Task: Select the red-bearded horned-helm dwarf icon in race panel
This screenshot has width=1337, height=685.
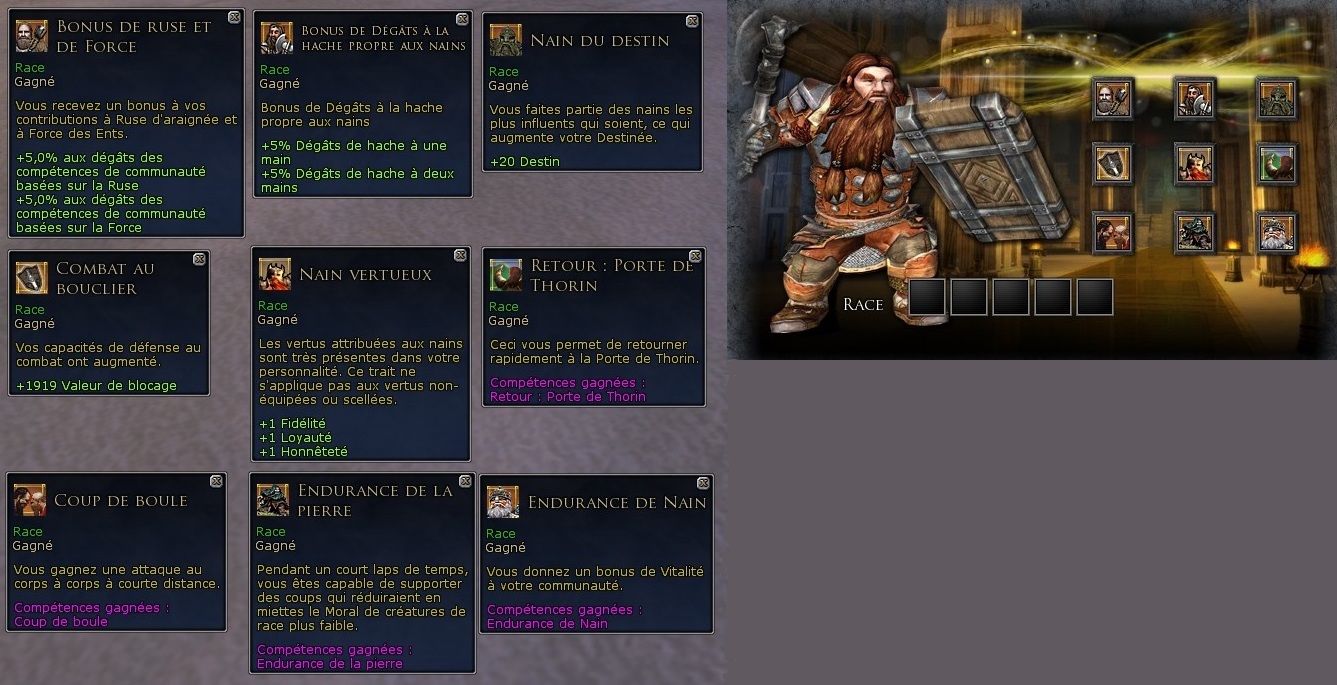Action: pyautogui.click(x=1194, y=165)
